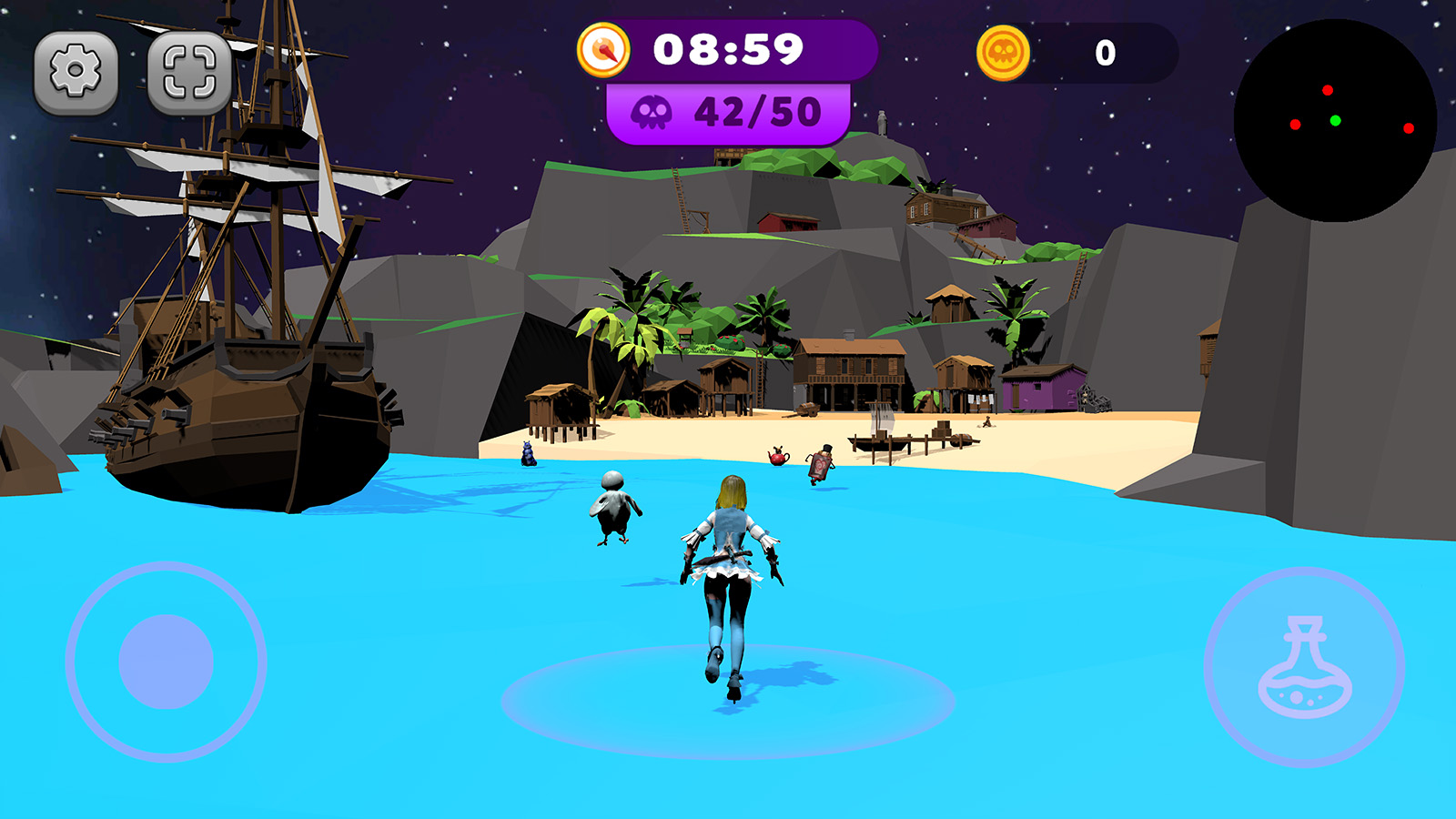The width and height of the screenshot is (1456, 819).
Task: Tap the green player dot on the minimap
Action: pos(1334,119)
